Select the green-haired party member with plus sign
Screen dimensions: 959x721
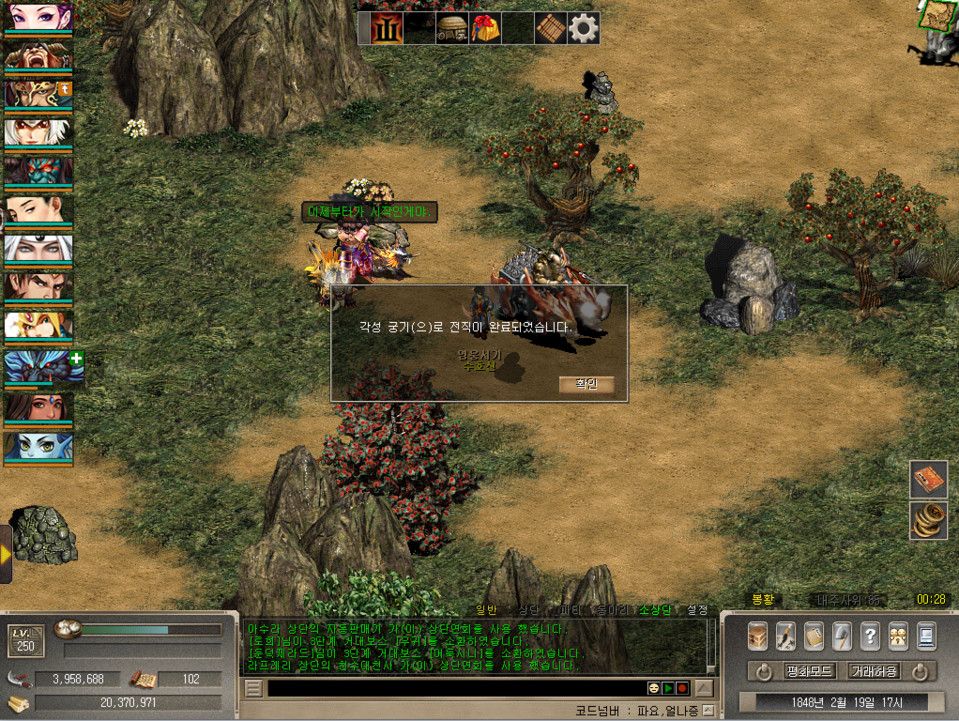tap(38, 367)
